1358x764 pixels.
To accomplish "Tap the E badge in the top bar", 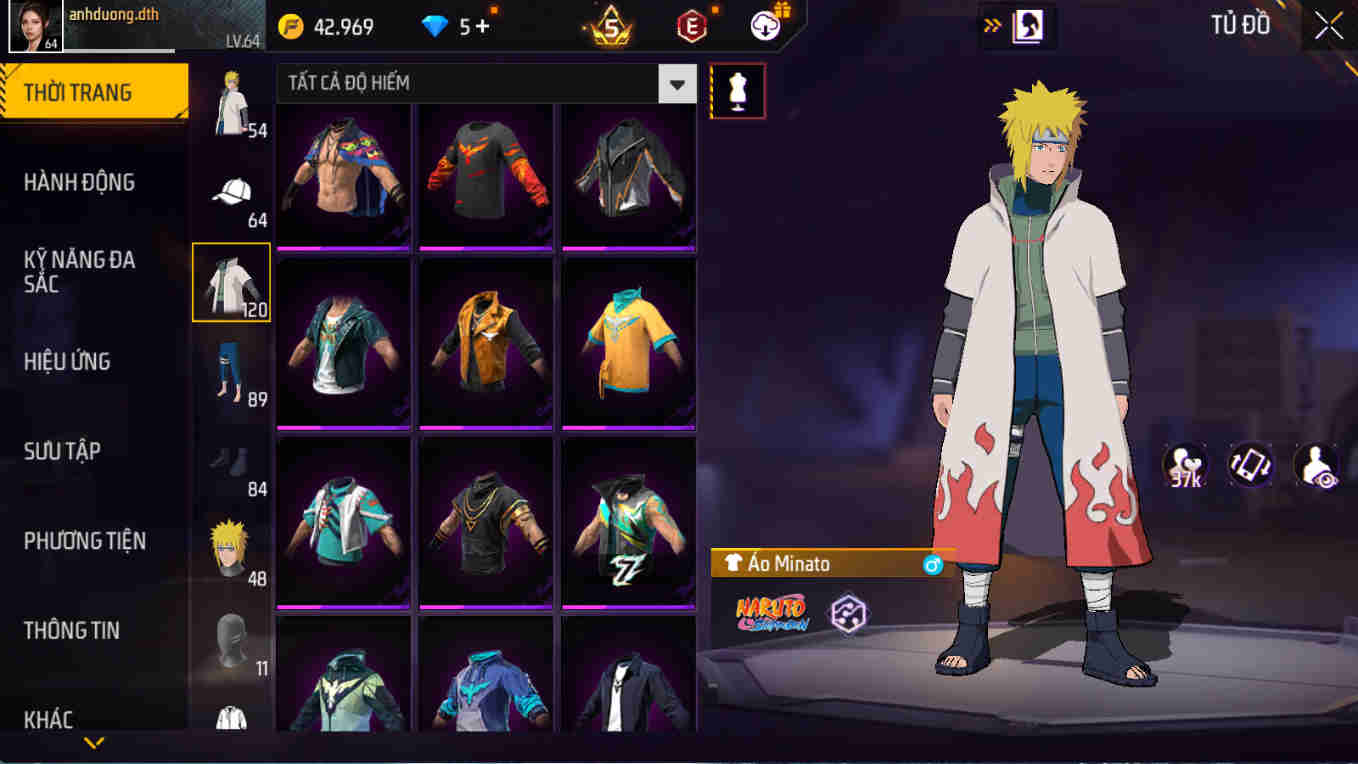I will click(x=690, y=27).
